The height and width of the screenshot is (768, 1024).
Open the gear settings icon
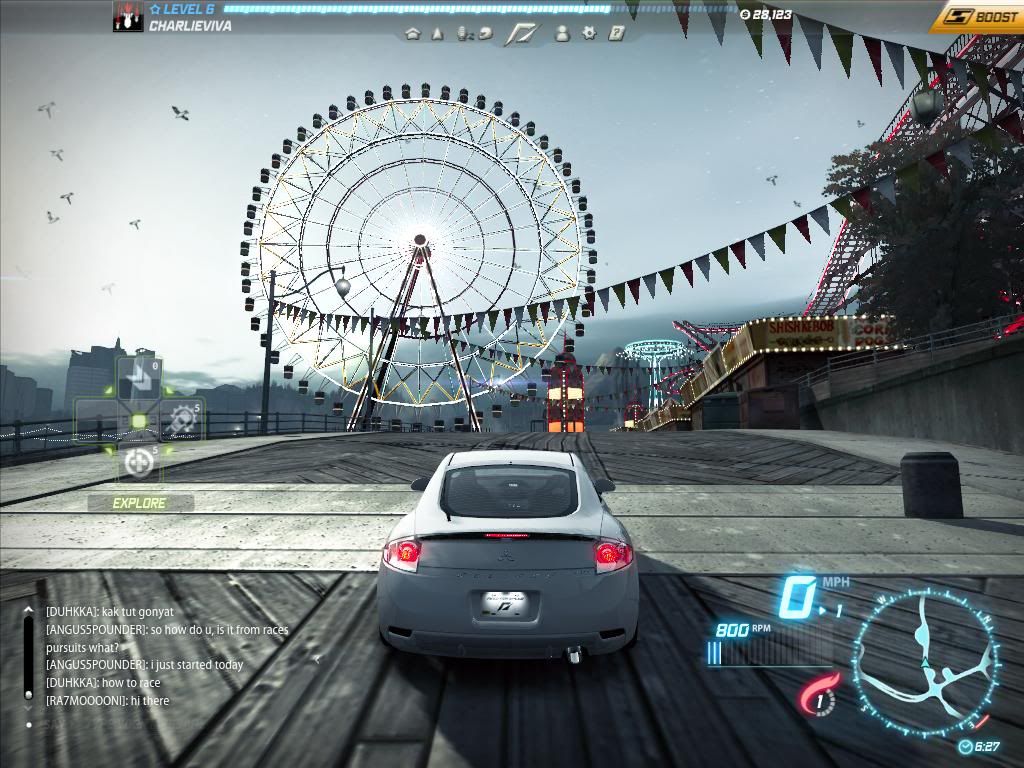589,33
